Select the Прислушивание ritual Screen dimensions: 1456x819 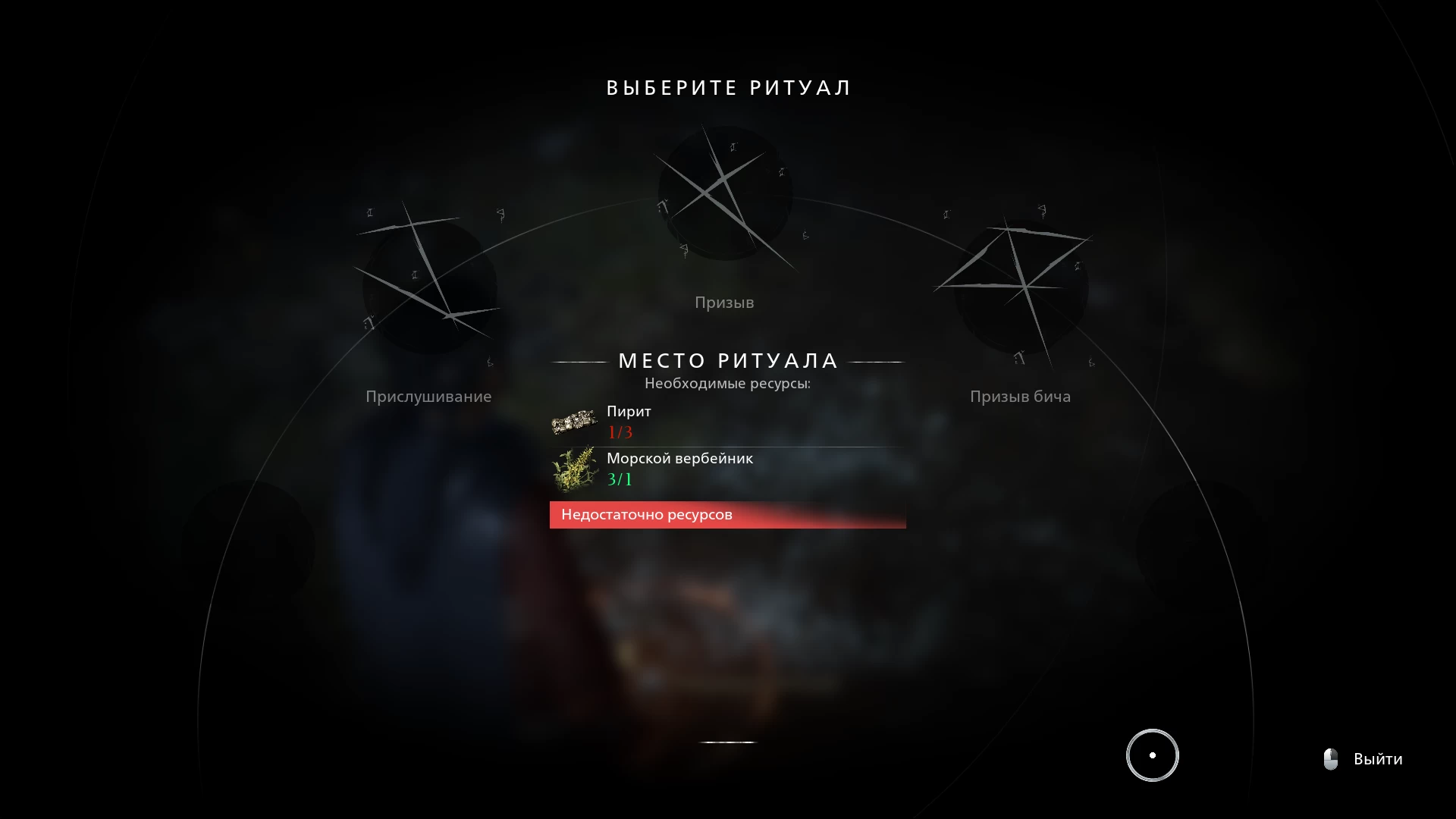pyautogui.click(x=429, y=286)
